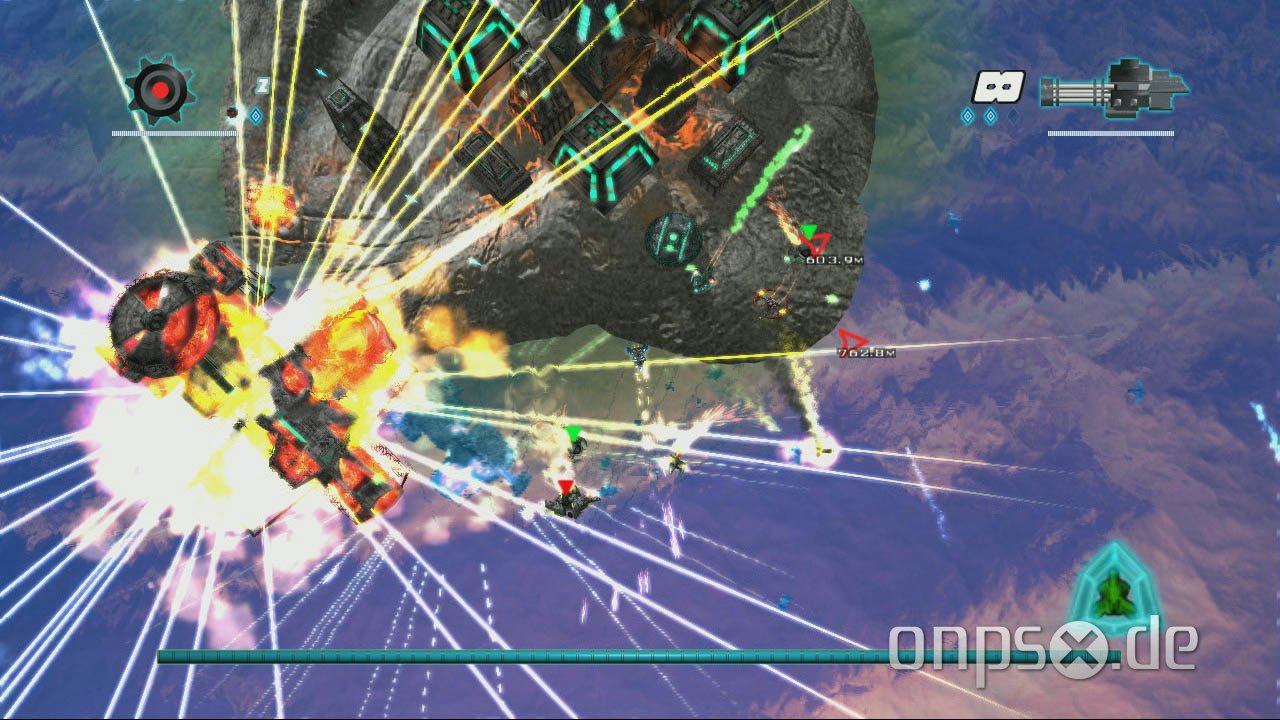Select the circular turret on the asteroid
Screen dimensions: 1280x720
tap(672, 237)
